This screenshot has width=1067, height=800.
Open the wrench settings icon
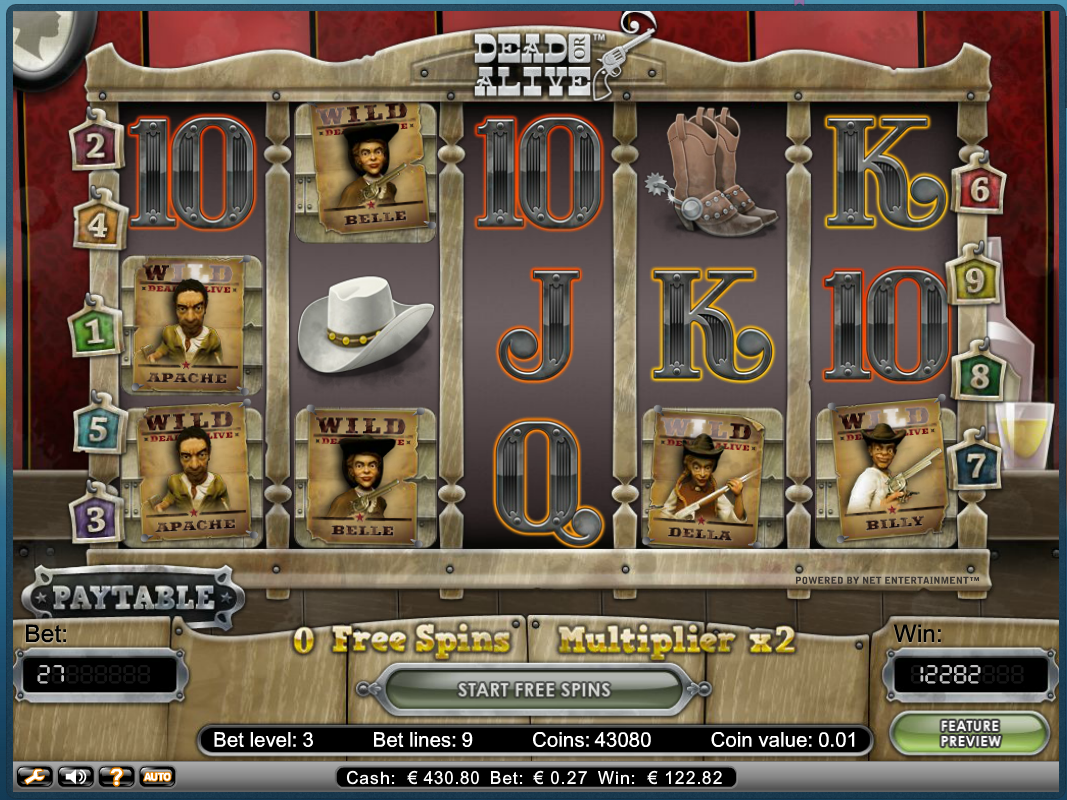(x=33, y=776)
